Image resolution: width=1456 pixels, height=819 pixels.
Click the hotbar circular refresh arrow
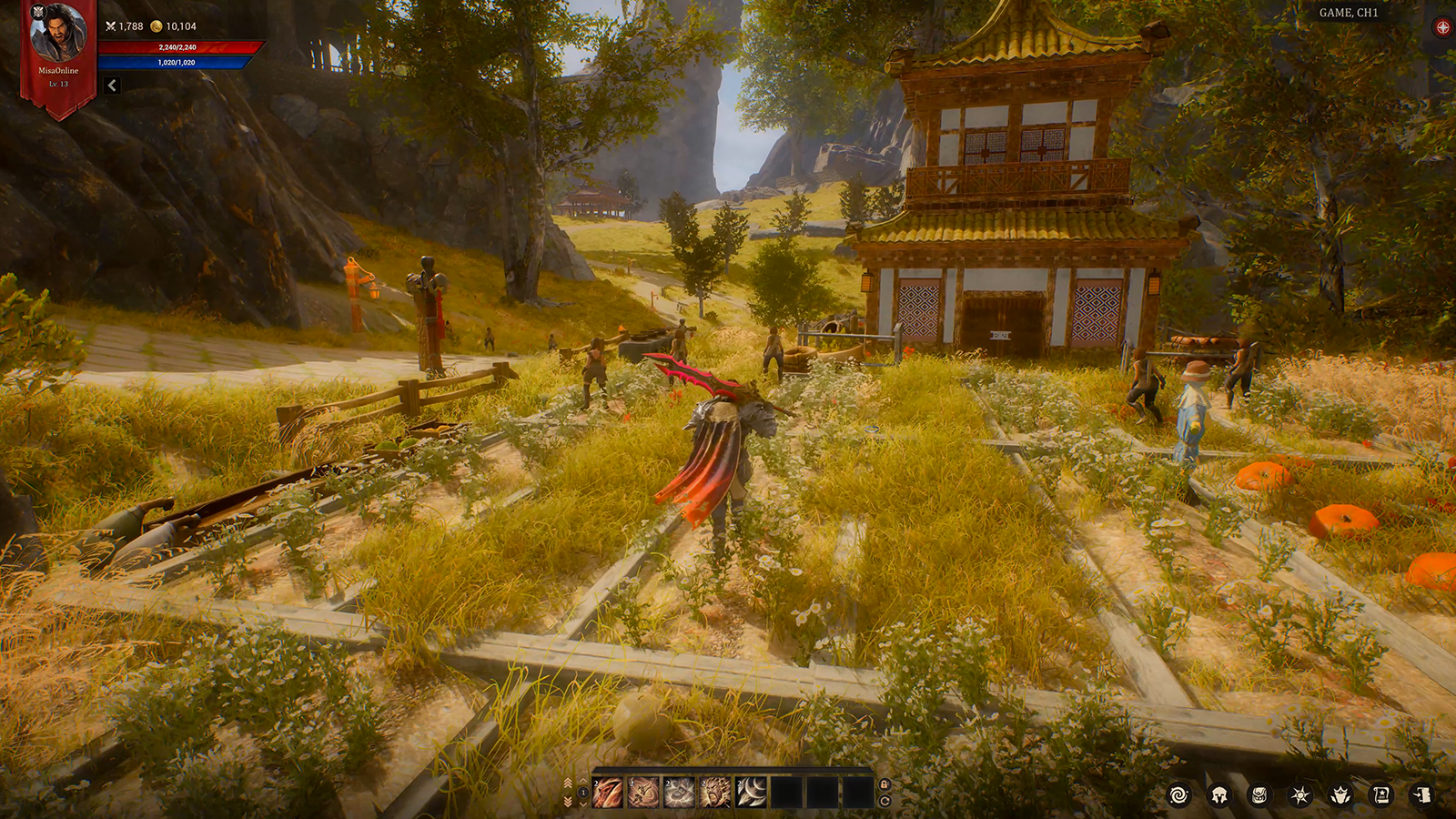(885, 802)
